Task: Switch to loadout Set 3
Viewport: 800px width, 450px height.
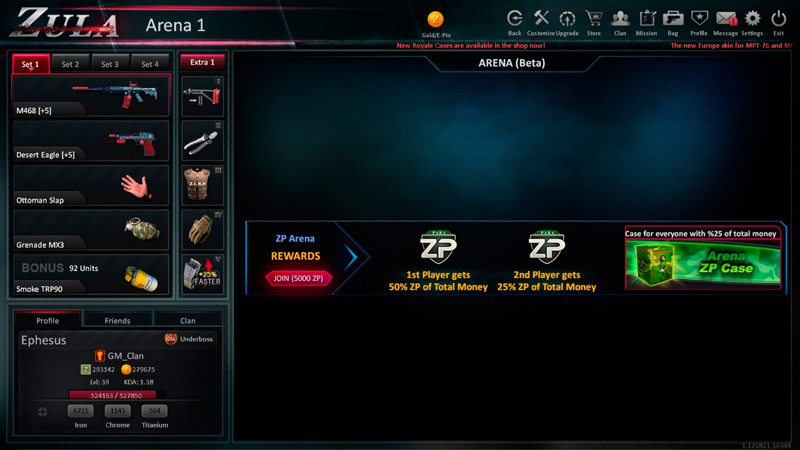Action: click(110, 64)
